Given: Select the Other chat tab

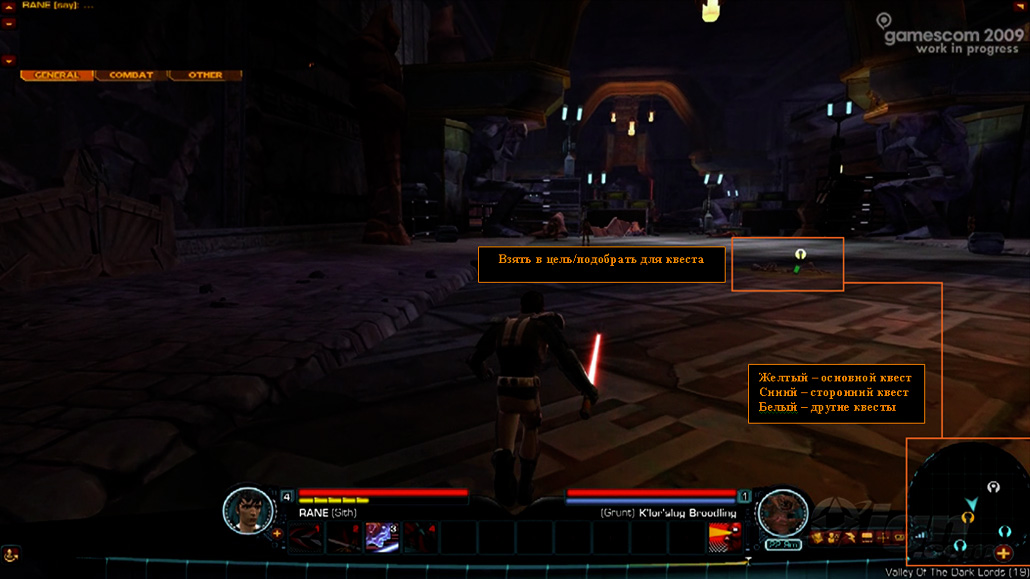Looking at the screenshot, I should [x=205, y=75].
